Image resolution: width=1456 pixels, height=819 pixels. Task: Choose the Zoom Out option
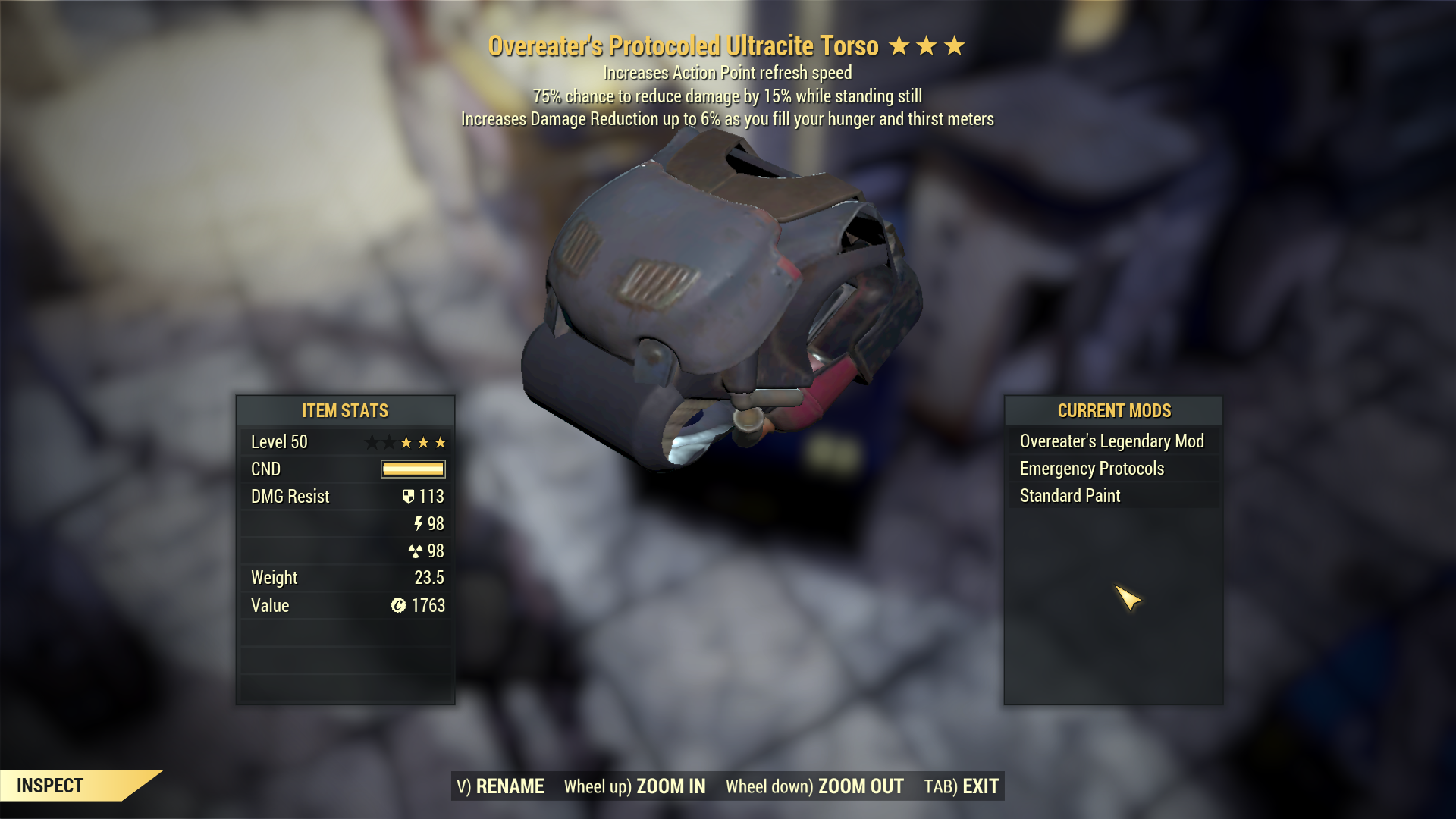814,786
